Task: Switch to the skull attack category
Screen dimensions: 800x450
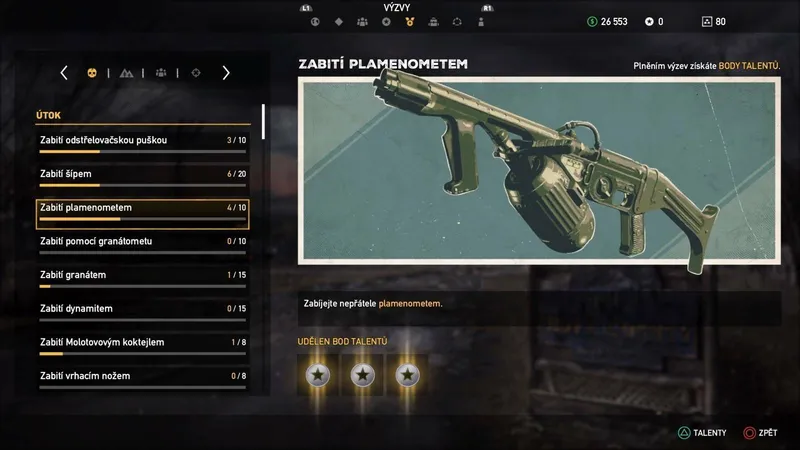Action: pos(92,73)
